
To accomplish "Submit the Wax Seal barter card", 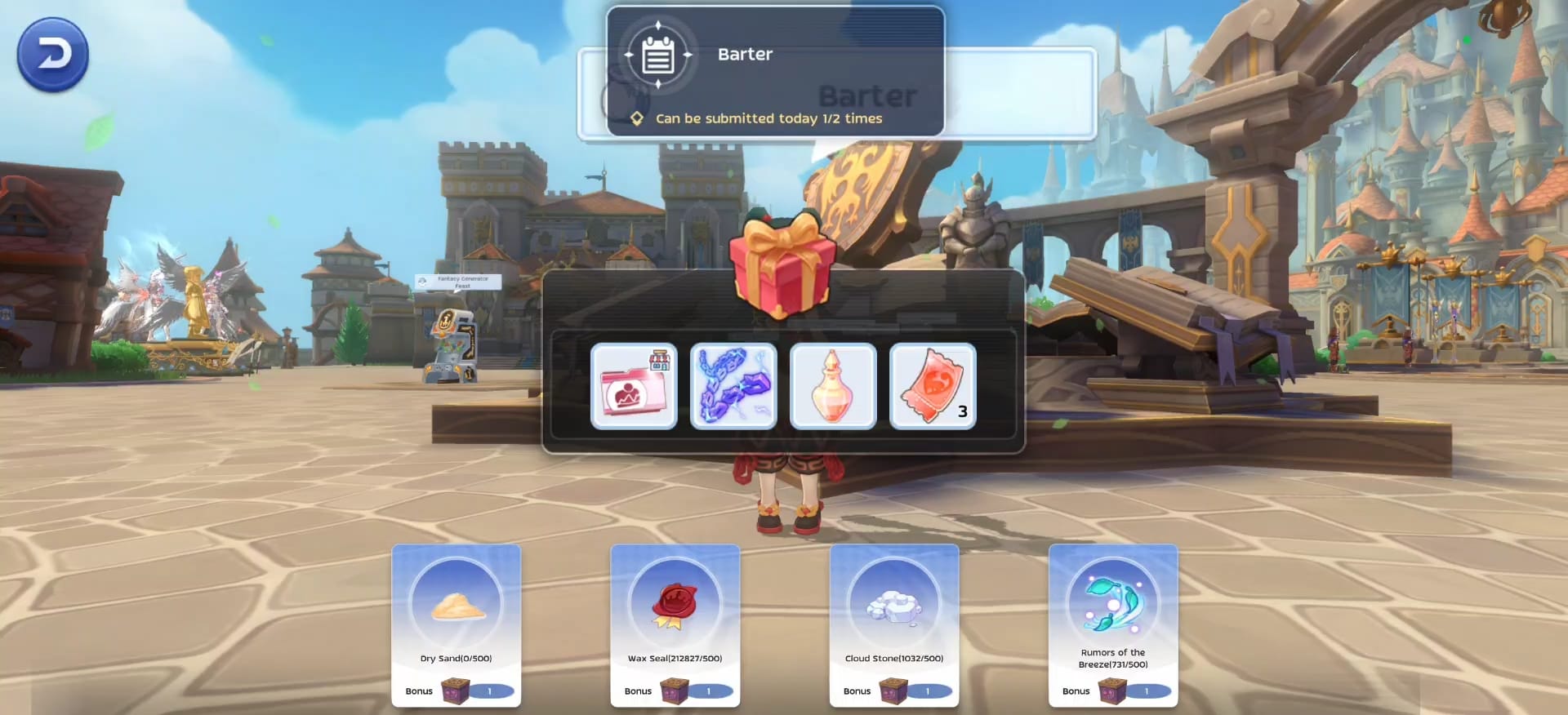I will (x=675, y=624).
